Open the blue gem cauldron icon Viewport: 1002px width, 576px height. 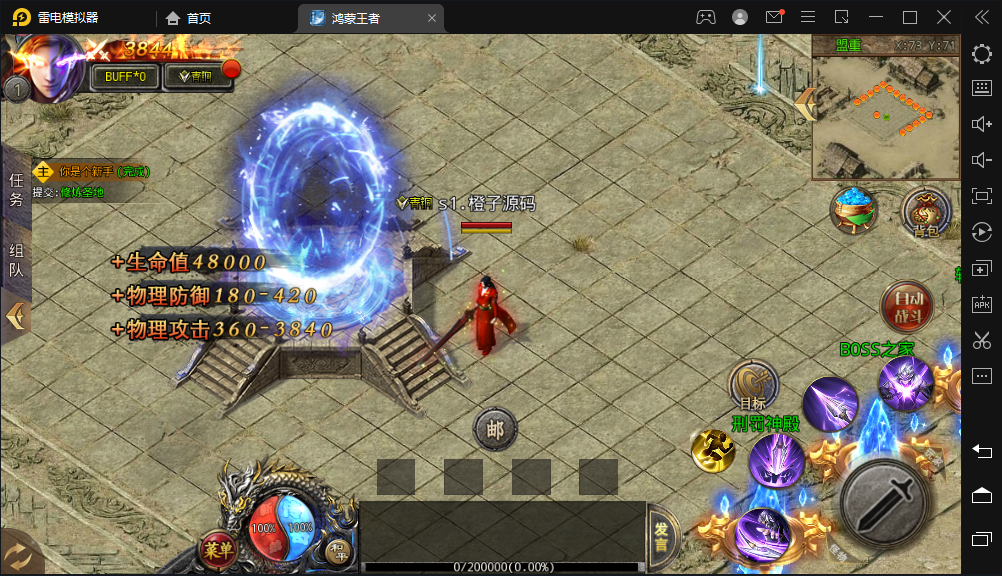[x=855, y=208]
